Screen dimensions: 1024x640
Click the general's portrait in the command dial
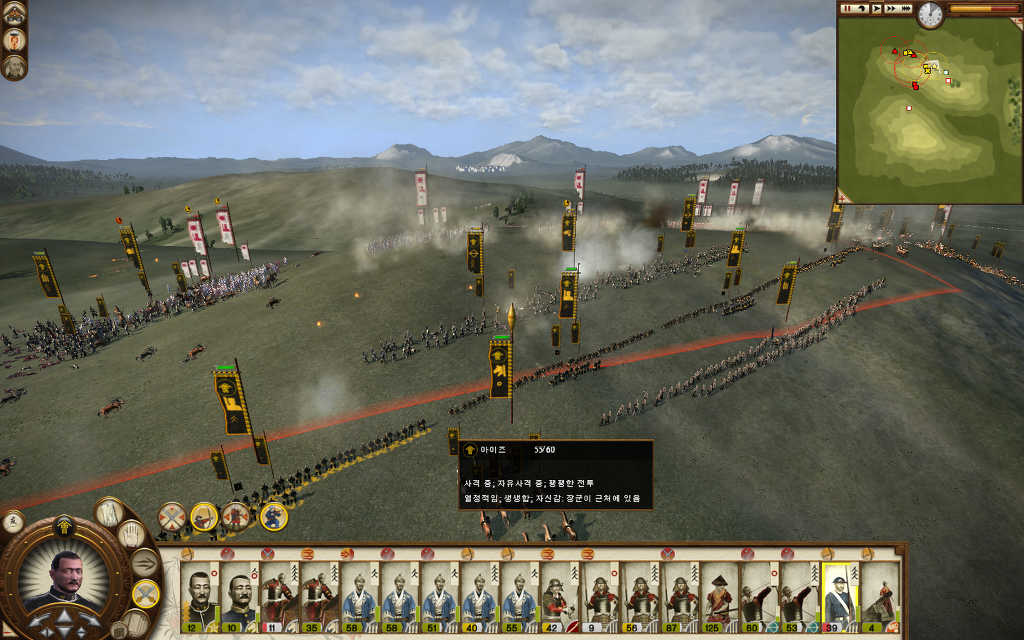pos(65,580)
